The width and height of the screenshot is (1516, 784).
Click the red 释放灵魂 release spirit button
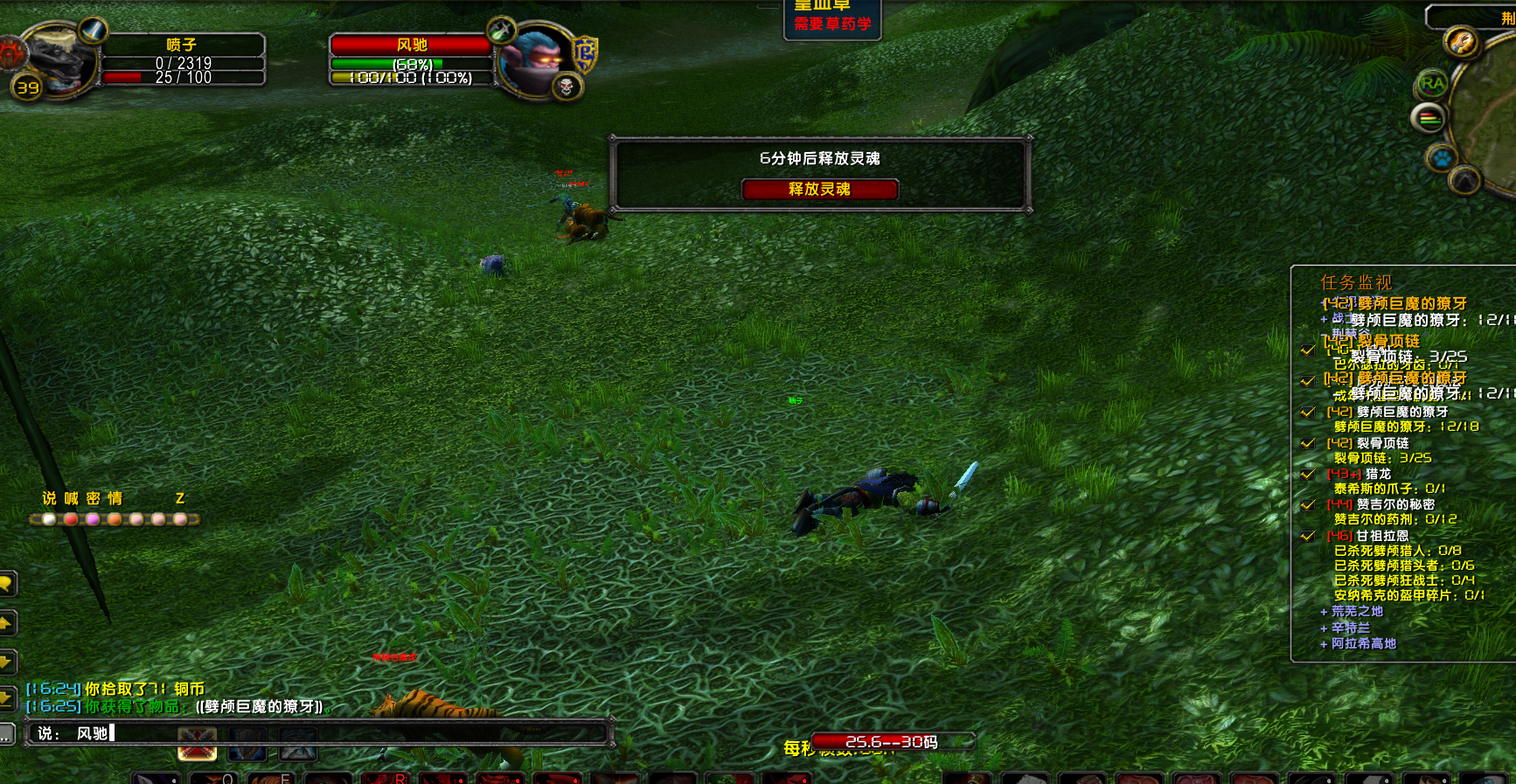819,190
